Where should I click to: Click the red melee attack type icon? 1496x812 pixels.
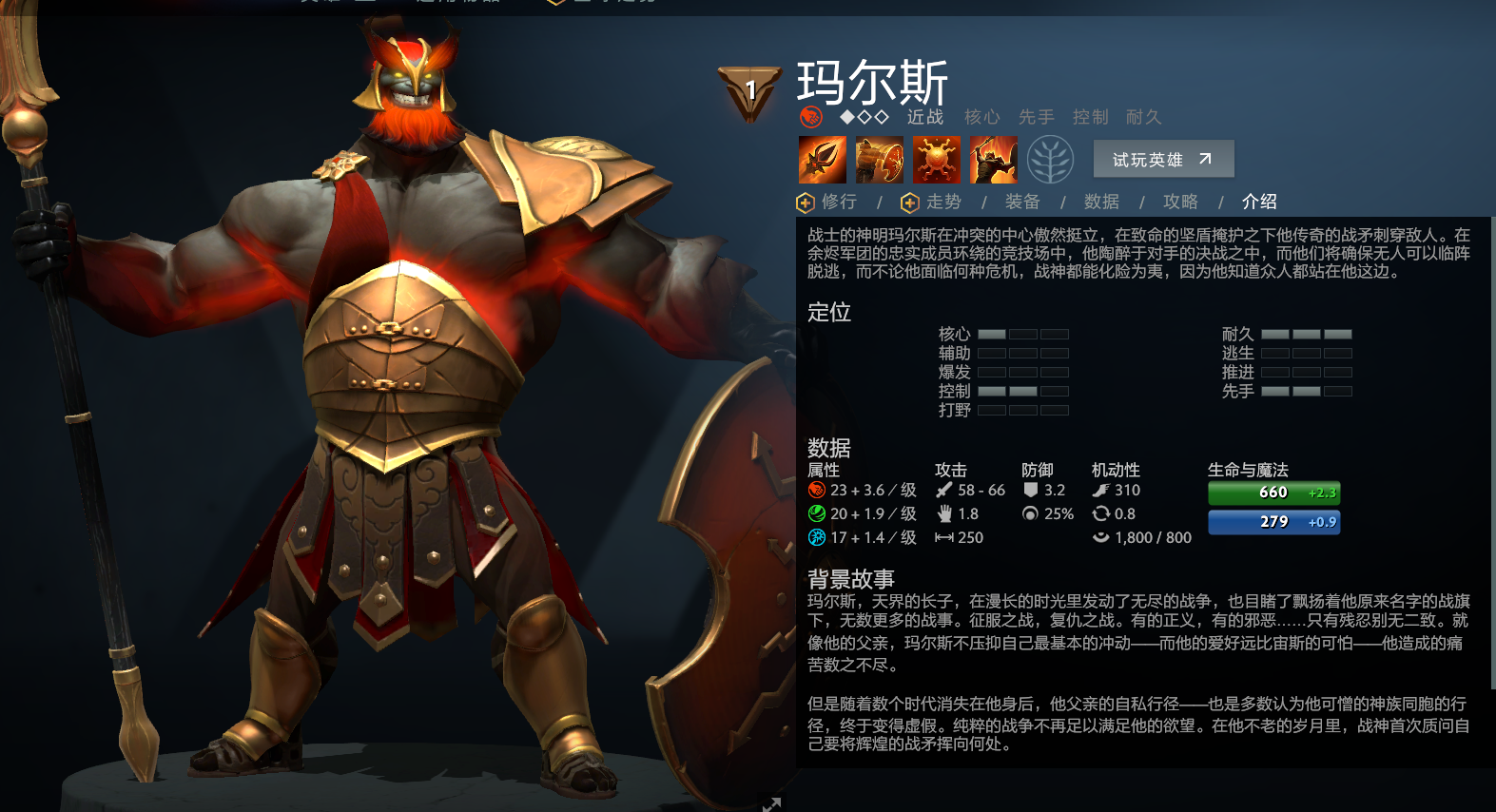click(x=811, y=118)
